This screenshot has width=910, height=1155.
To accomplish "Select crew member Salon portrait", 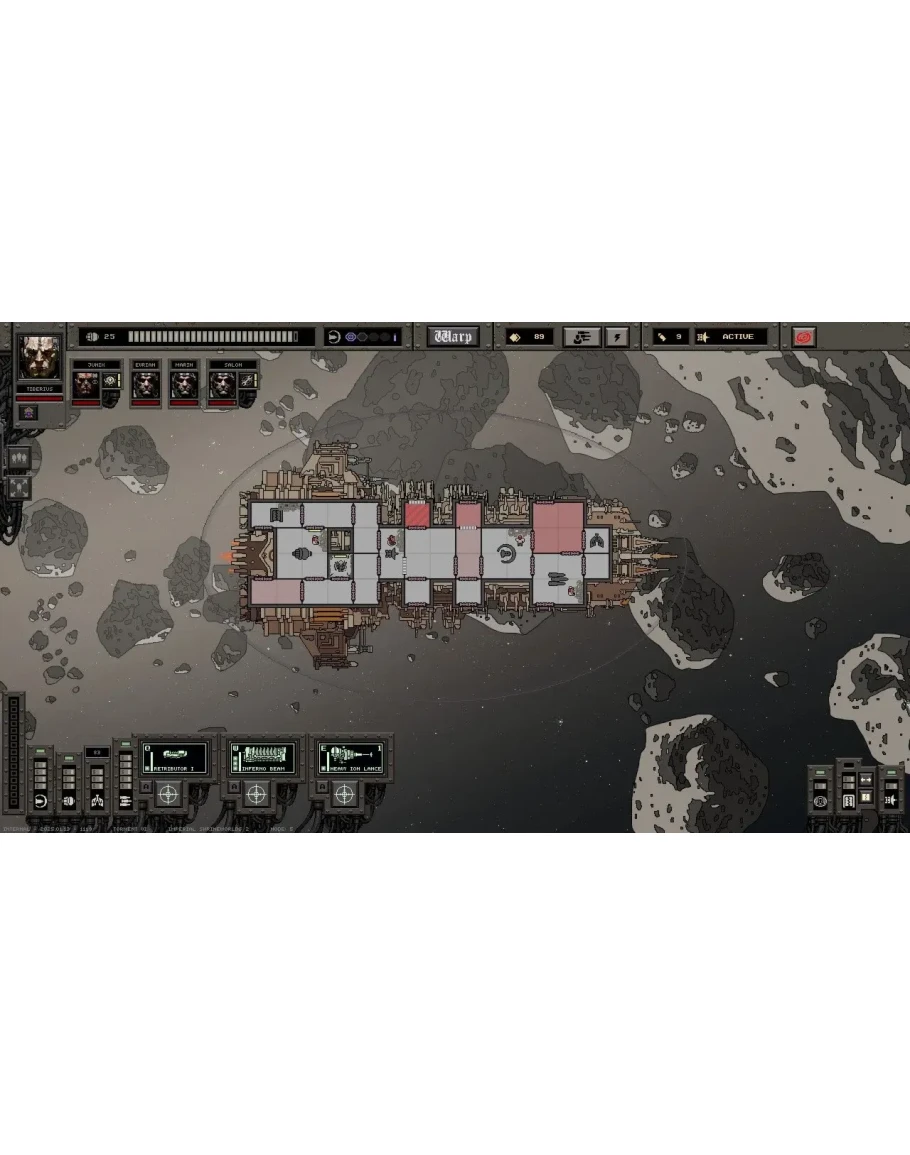I will point(222,385).
